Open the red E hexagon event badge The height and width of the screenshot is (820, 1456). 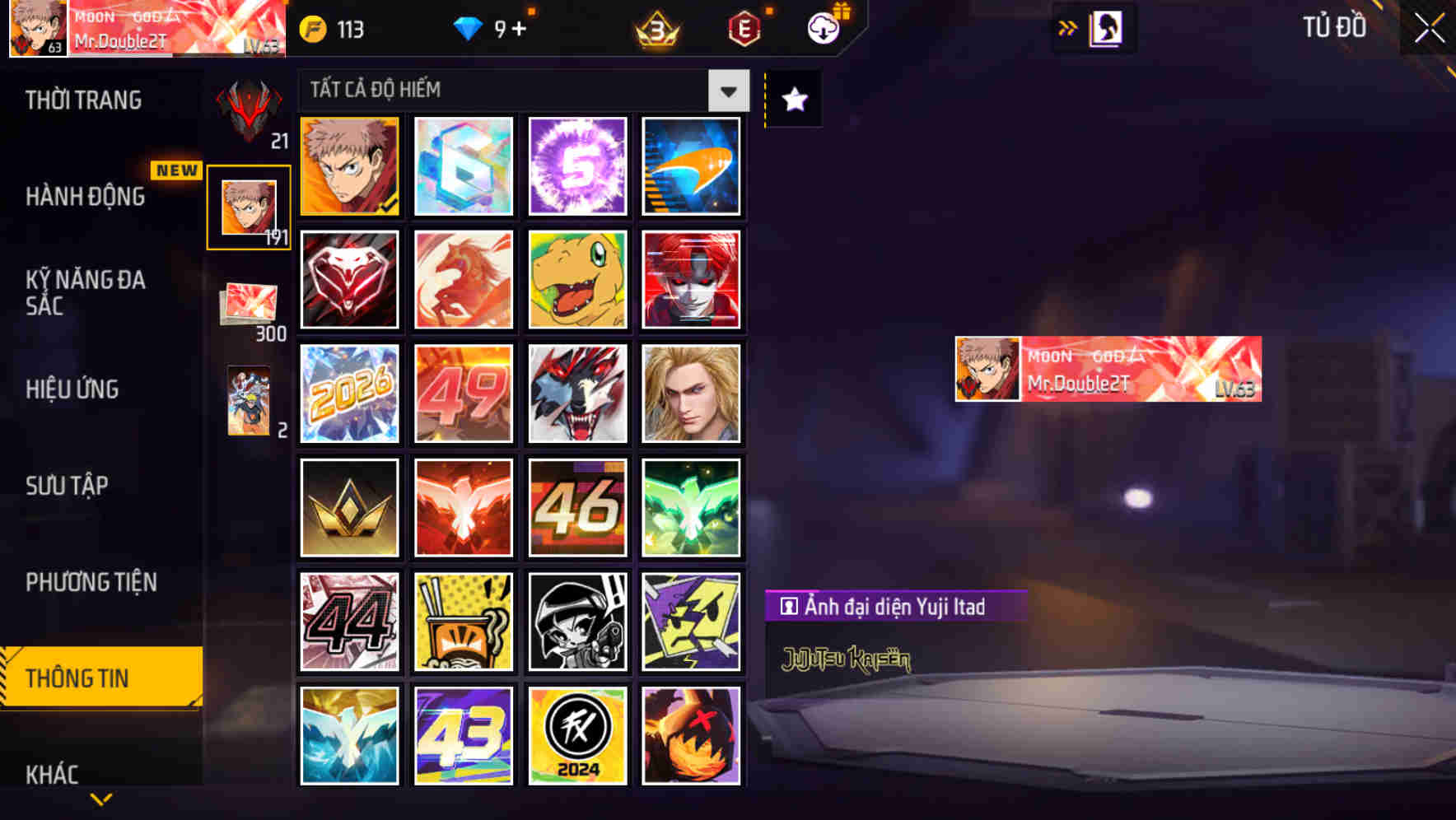click(745, 28)
